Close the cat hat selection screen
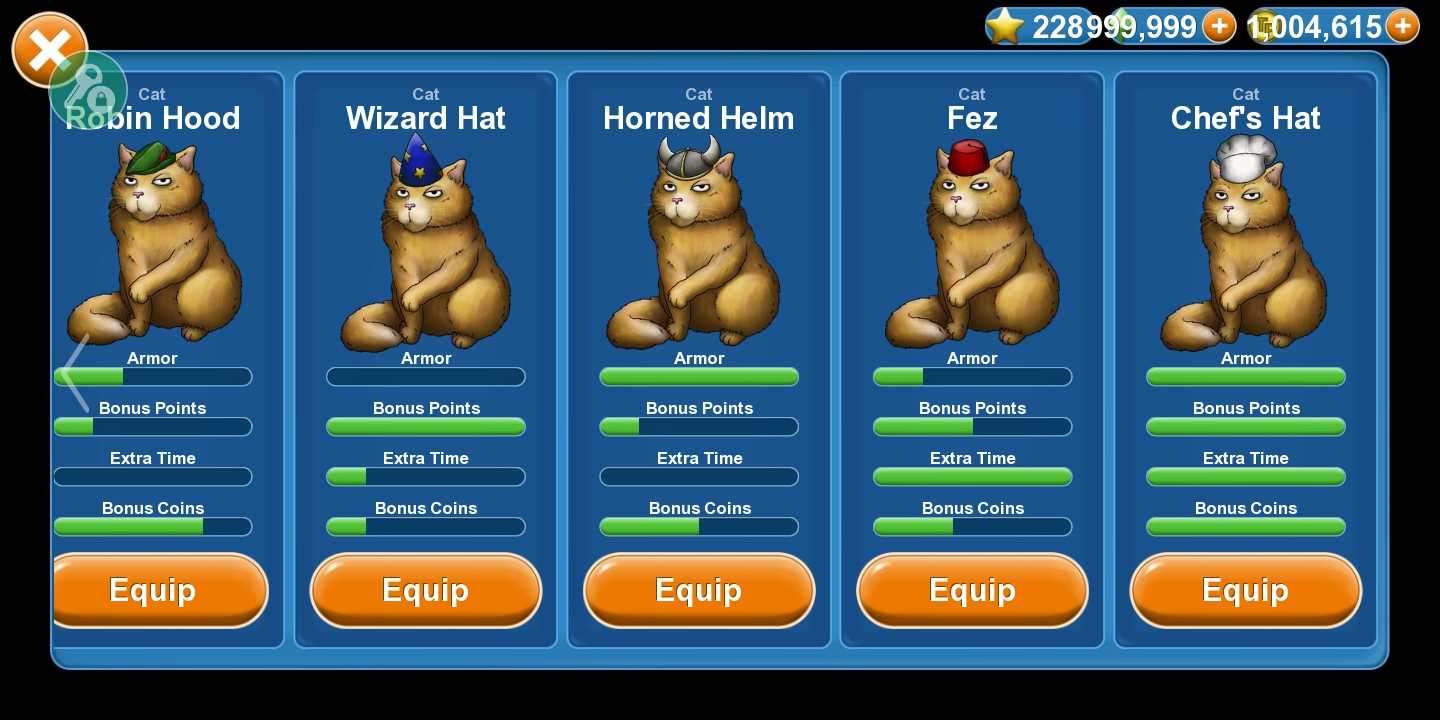This screenshot has width=1440, height=720. tap(46, 47)
